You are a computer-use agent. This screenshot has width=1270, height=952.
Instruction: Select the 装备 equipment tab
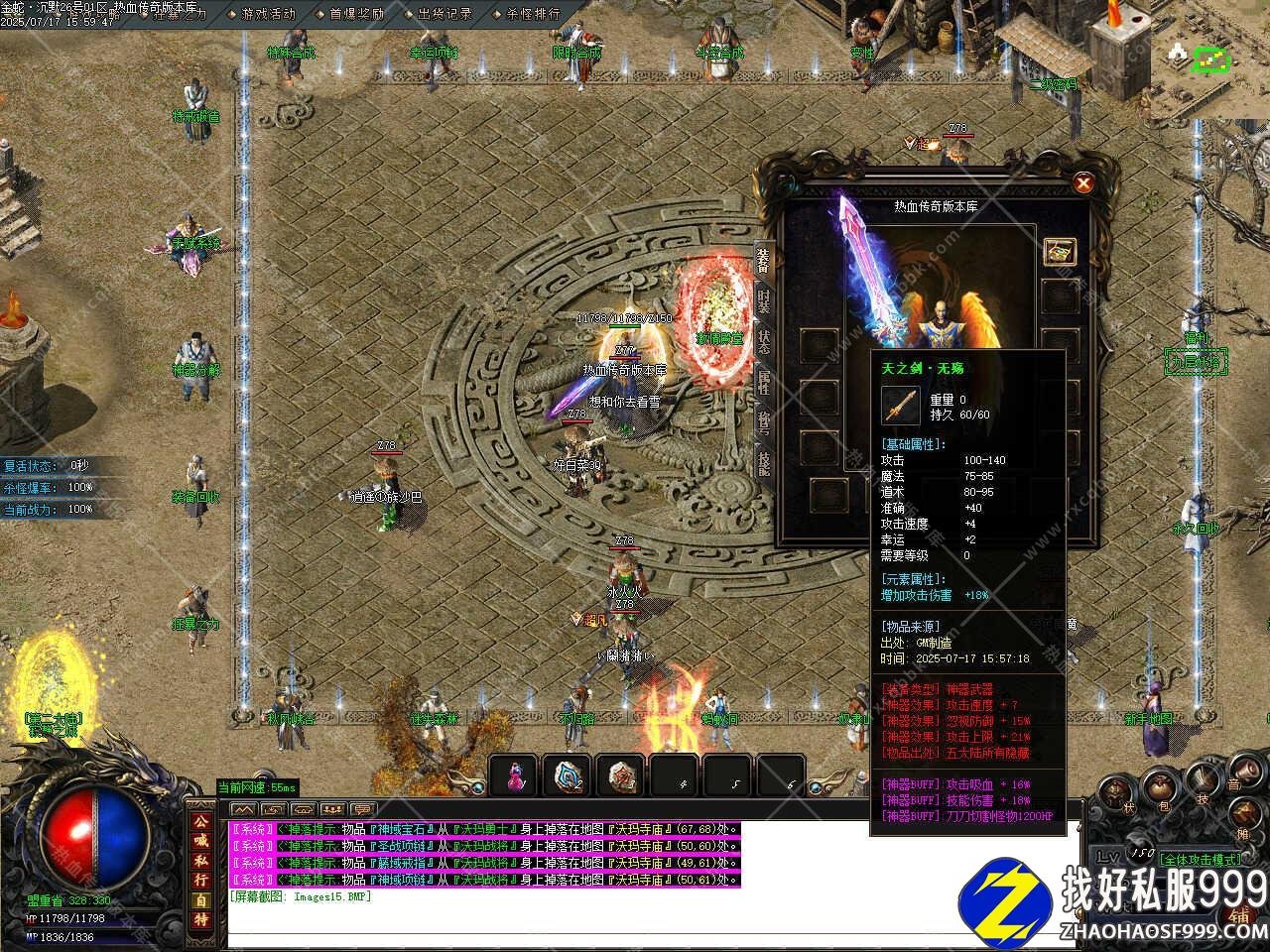[763, 260]
